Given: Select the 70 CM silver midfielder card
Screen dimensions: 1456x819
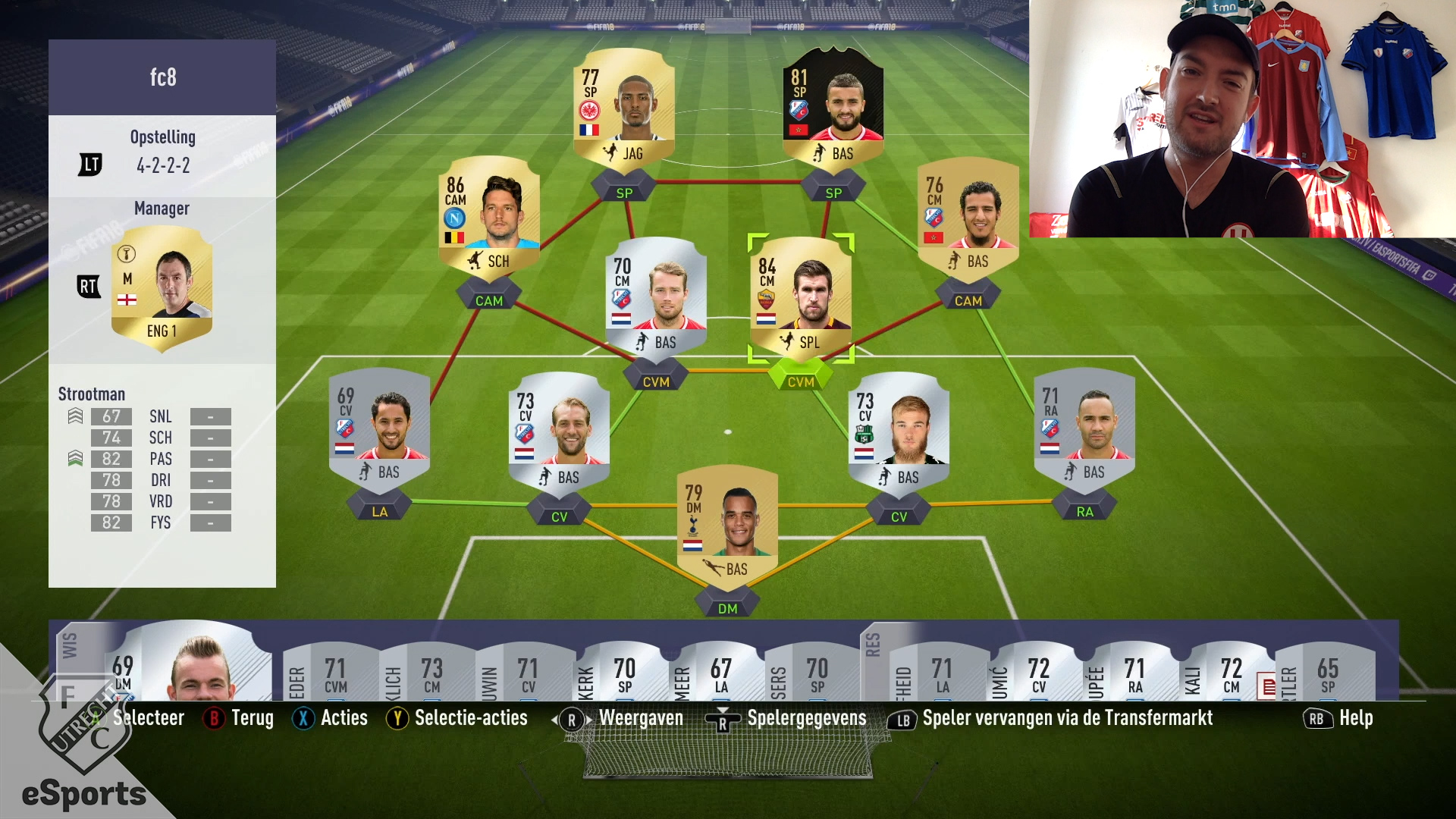Looking at the screenshot, I should pos(656,297).
